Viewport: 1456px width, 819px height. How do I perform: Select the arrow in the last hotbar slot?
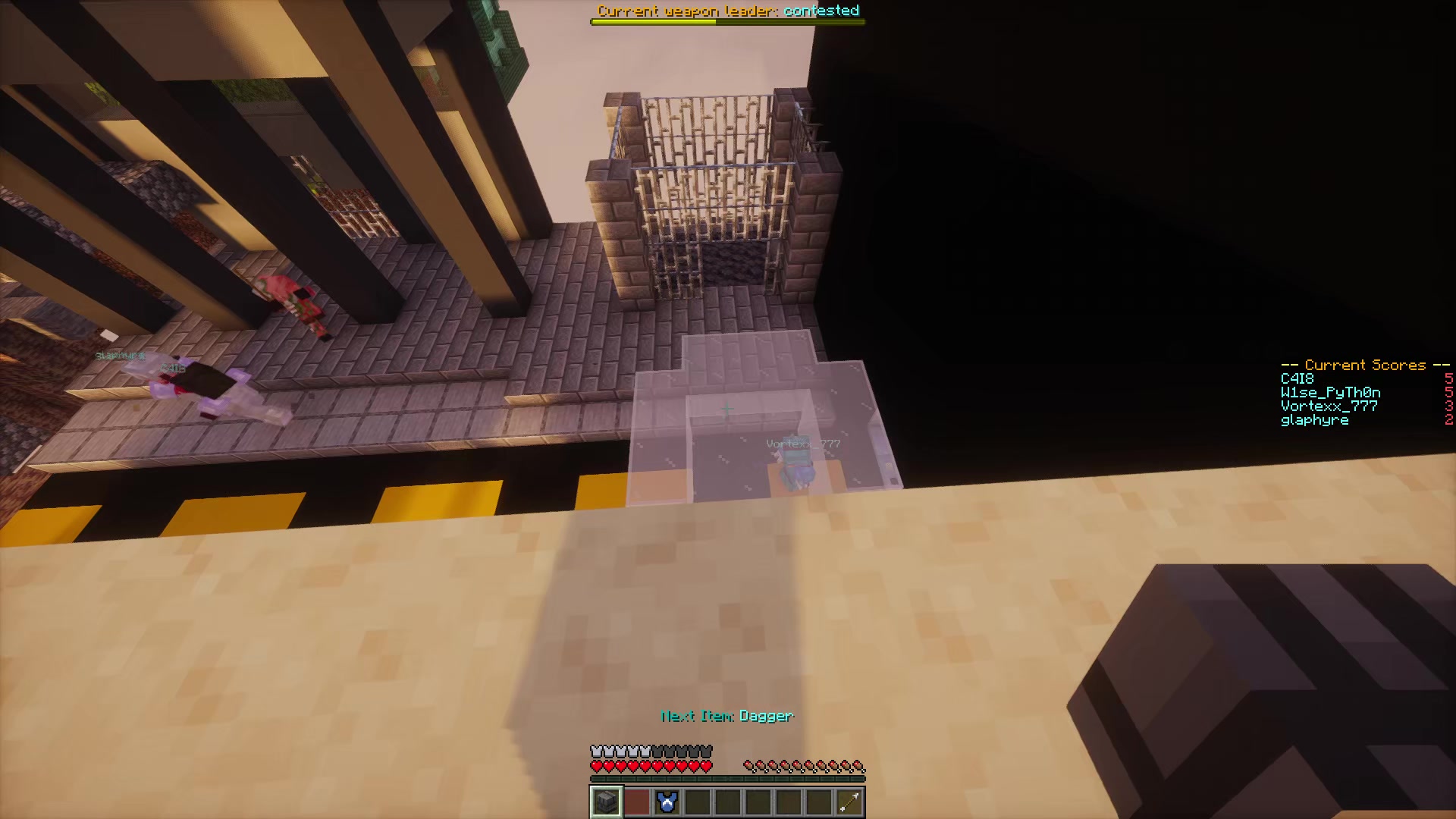pyautogui.click(x=849, y=802)
